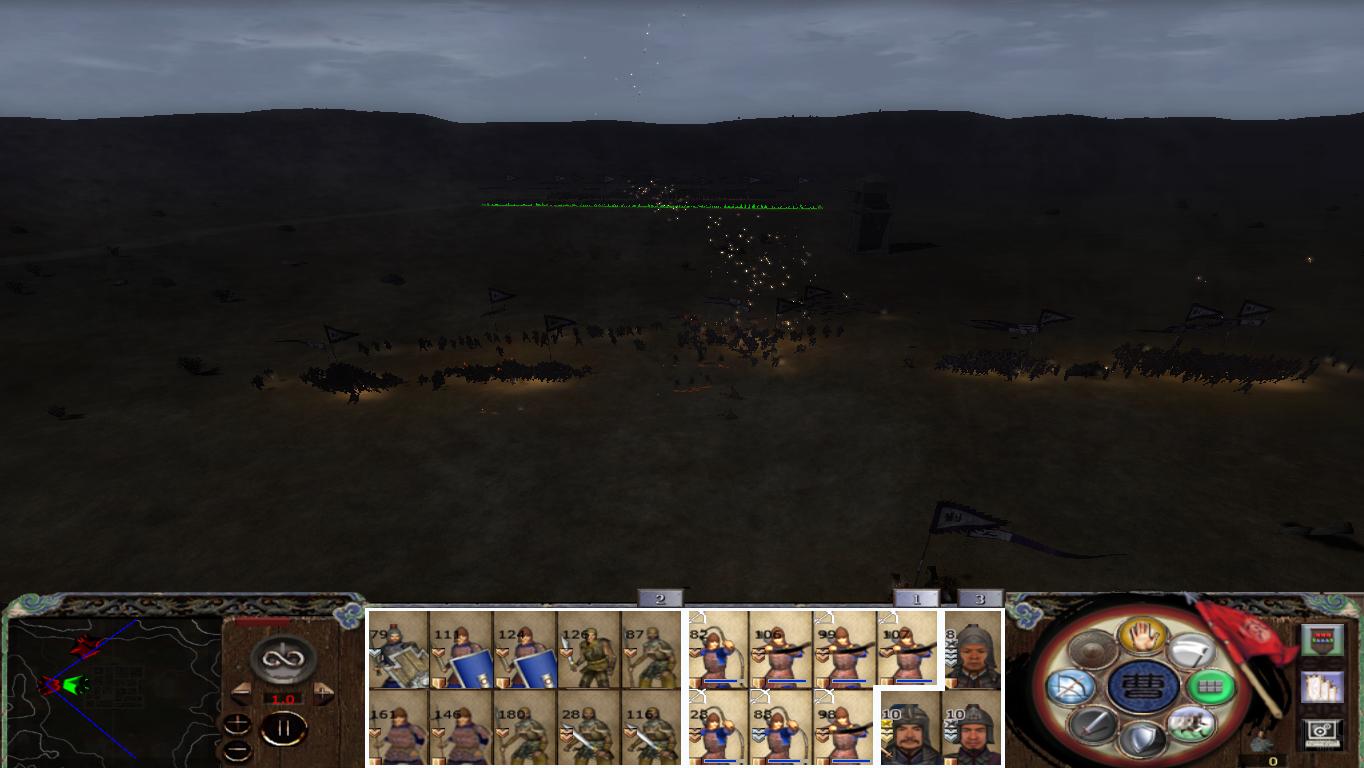Open the battle scrolls icon
Screen dimensions: 1364x768
click(x=1323, y=687)
